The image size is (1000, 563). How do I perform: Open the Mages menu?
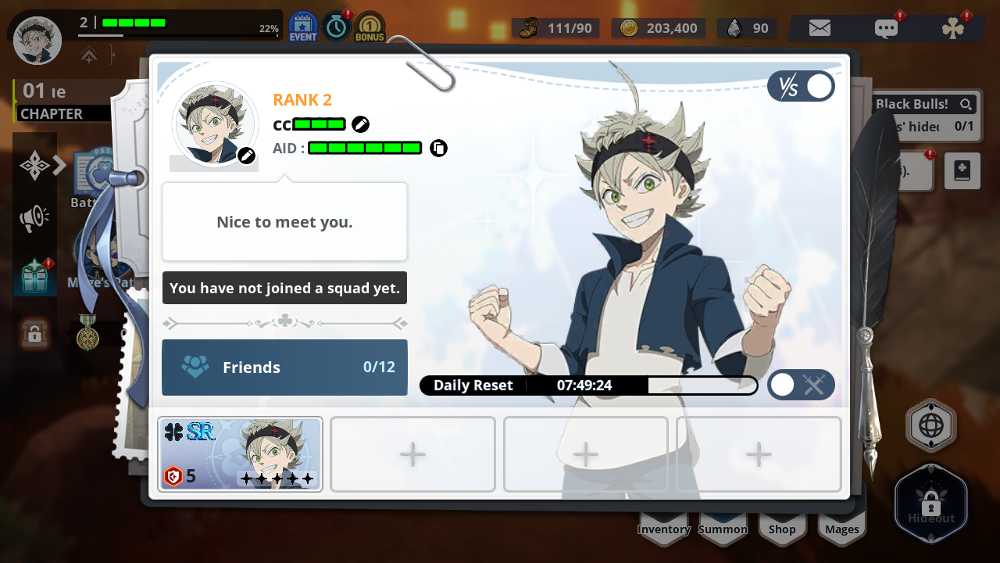(842, 526)
